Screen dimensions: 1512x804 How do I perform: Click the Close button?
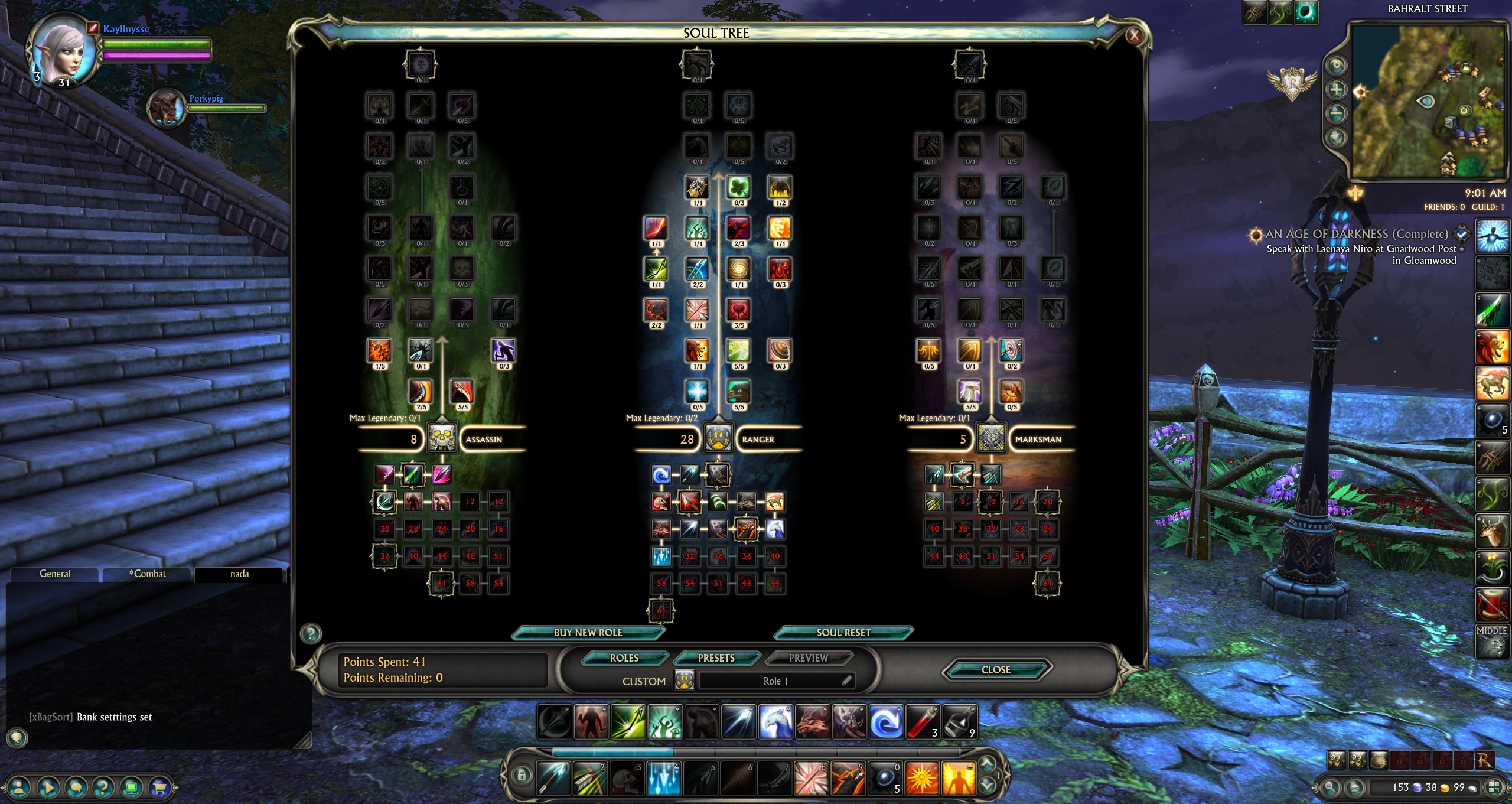tap(995, 669)
